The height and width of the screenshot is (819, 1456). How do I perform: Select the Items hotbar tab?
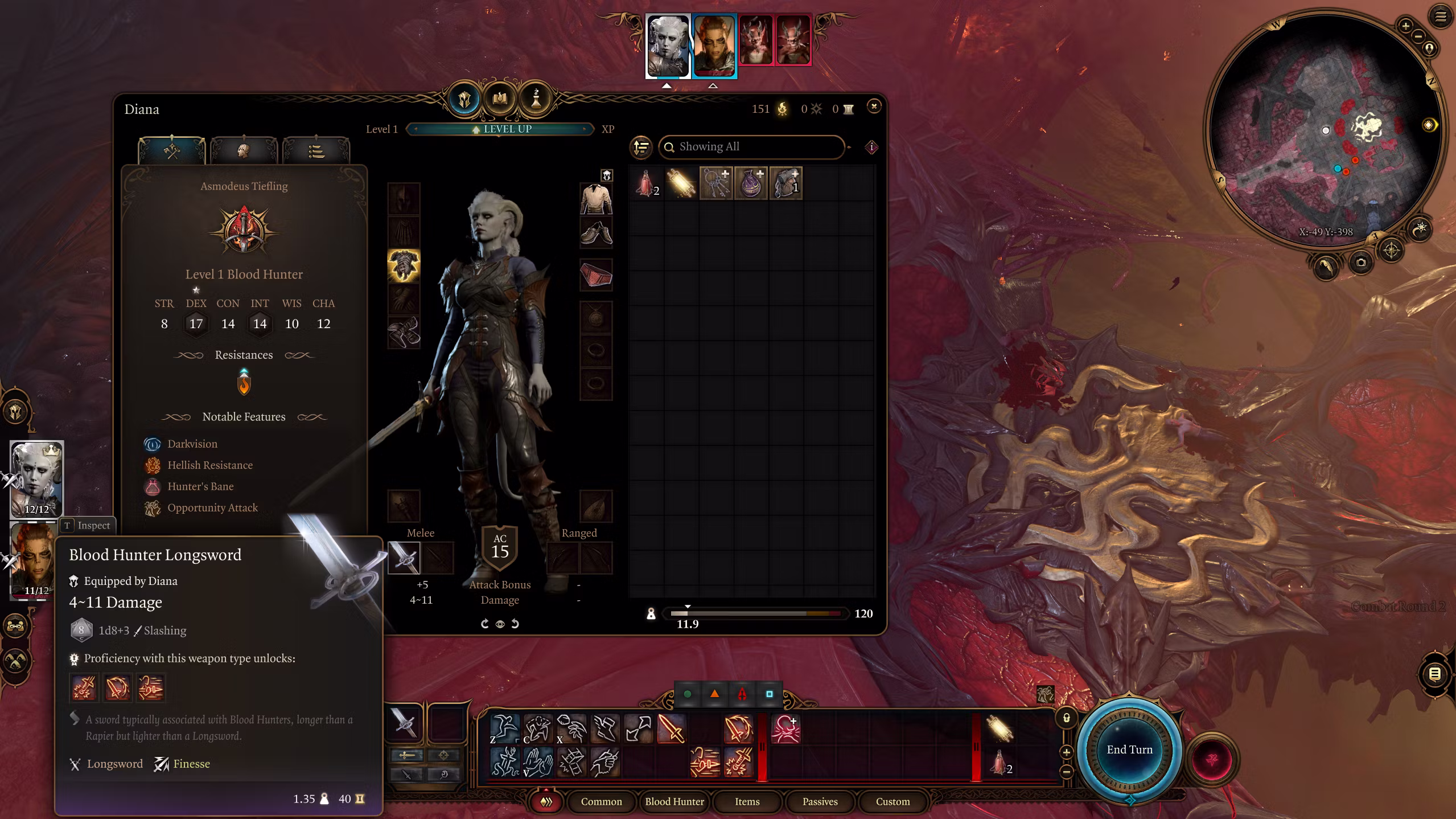pos(747,801)
